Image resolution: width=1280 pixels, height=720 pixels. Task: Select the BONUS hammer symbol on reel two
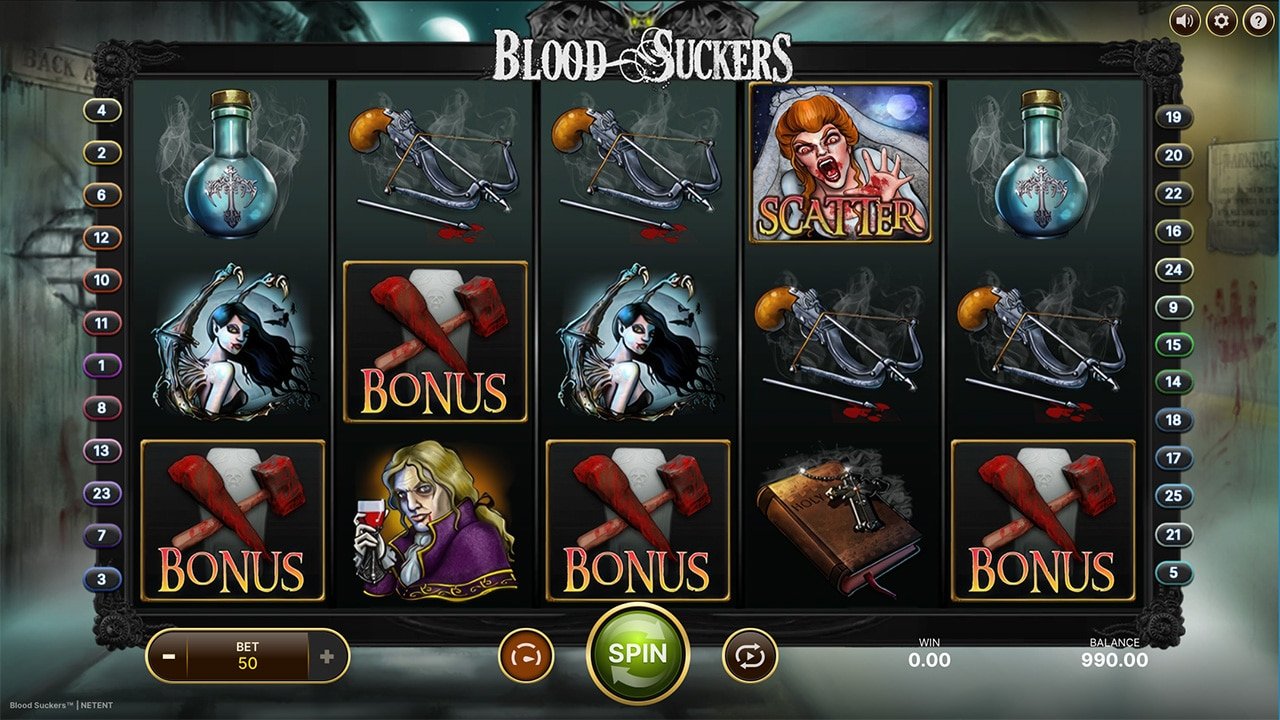click(x=435, y=340)
